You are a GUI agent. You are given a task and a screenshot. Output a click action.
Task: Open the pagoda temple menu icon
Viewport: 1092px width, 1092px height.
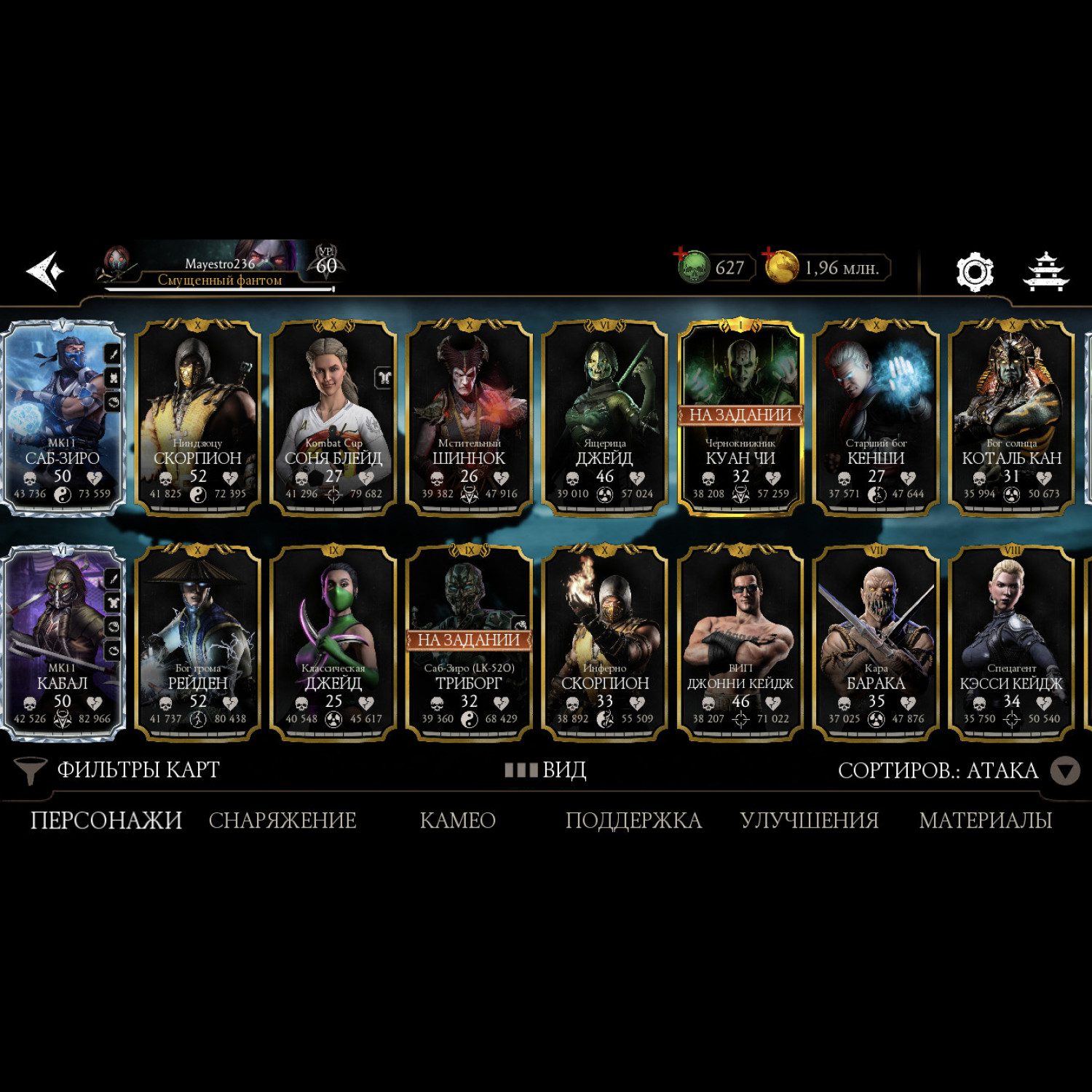click(1045, 272)
